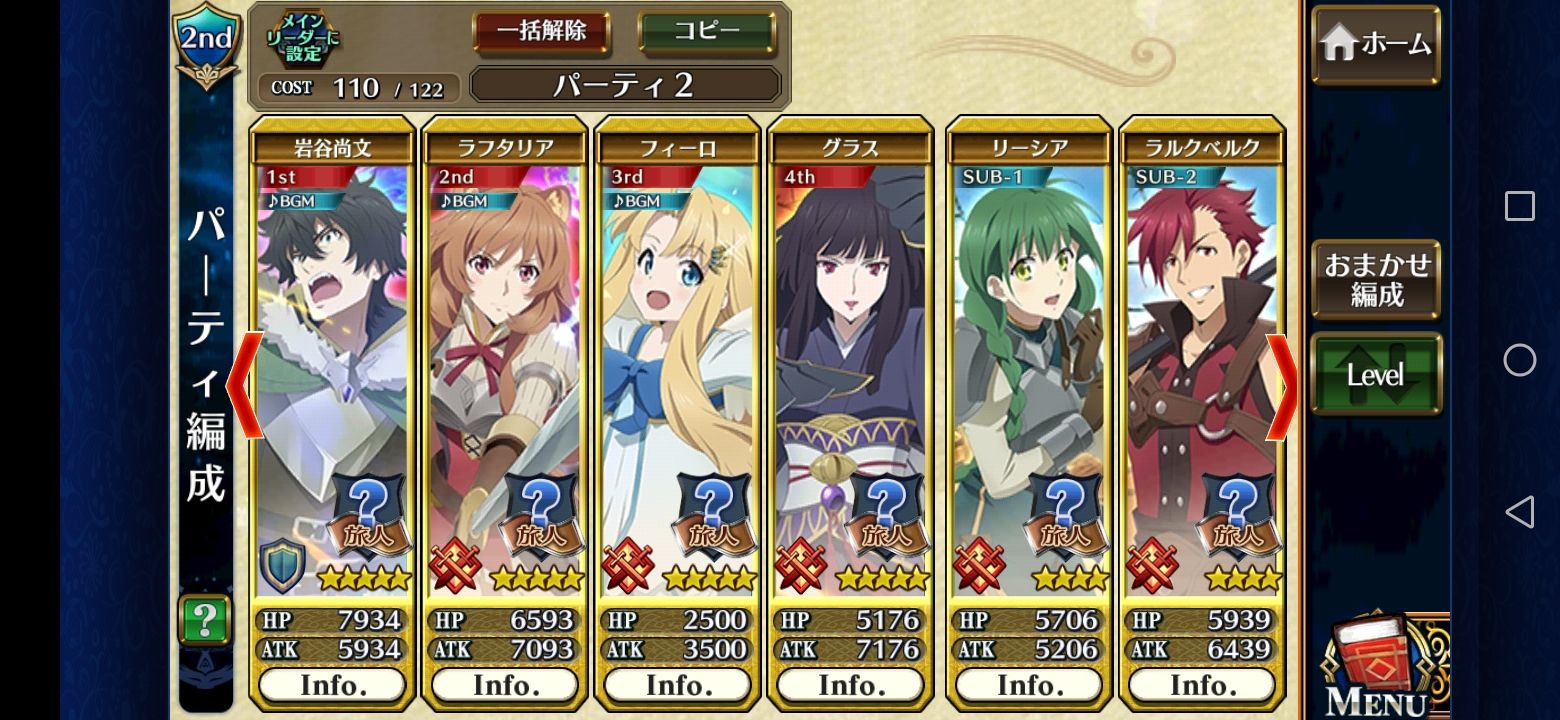Image resolution: width=1560 pixels, height=720 pixels.
Task: Open the 旅人 class badge on フィーロ's card
Action: click(x=713, y=533)
